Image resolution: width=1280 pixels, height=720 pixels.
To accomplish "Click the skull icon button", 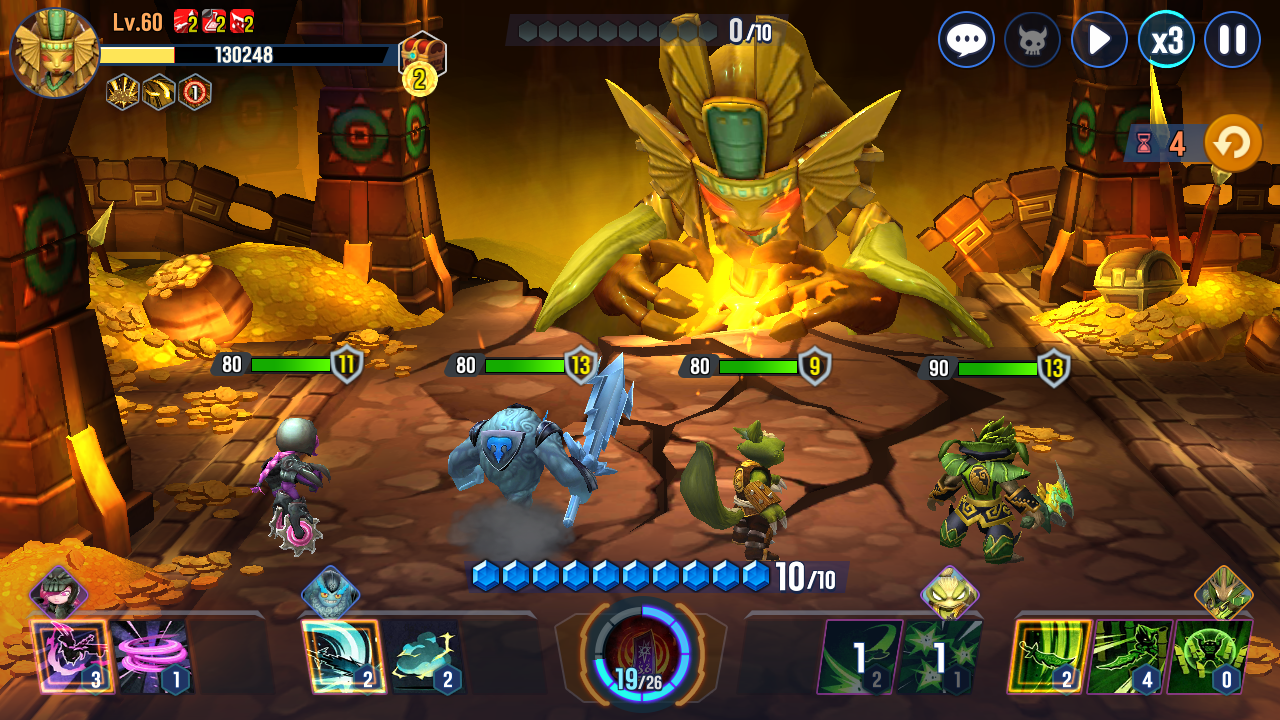I will pos(1032,40).
